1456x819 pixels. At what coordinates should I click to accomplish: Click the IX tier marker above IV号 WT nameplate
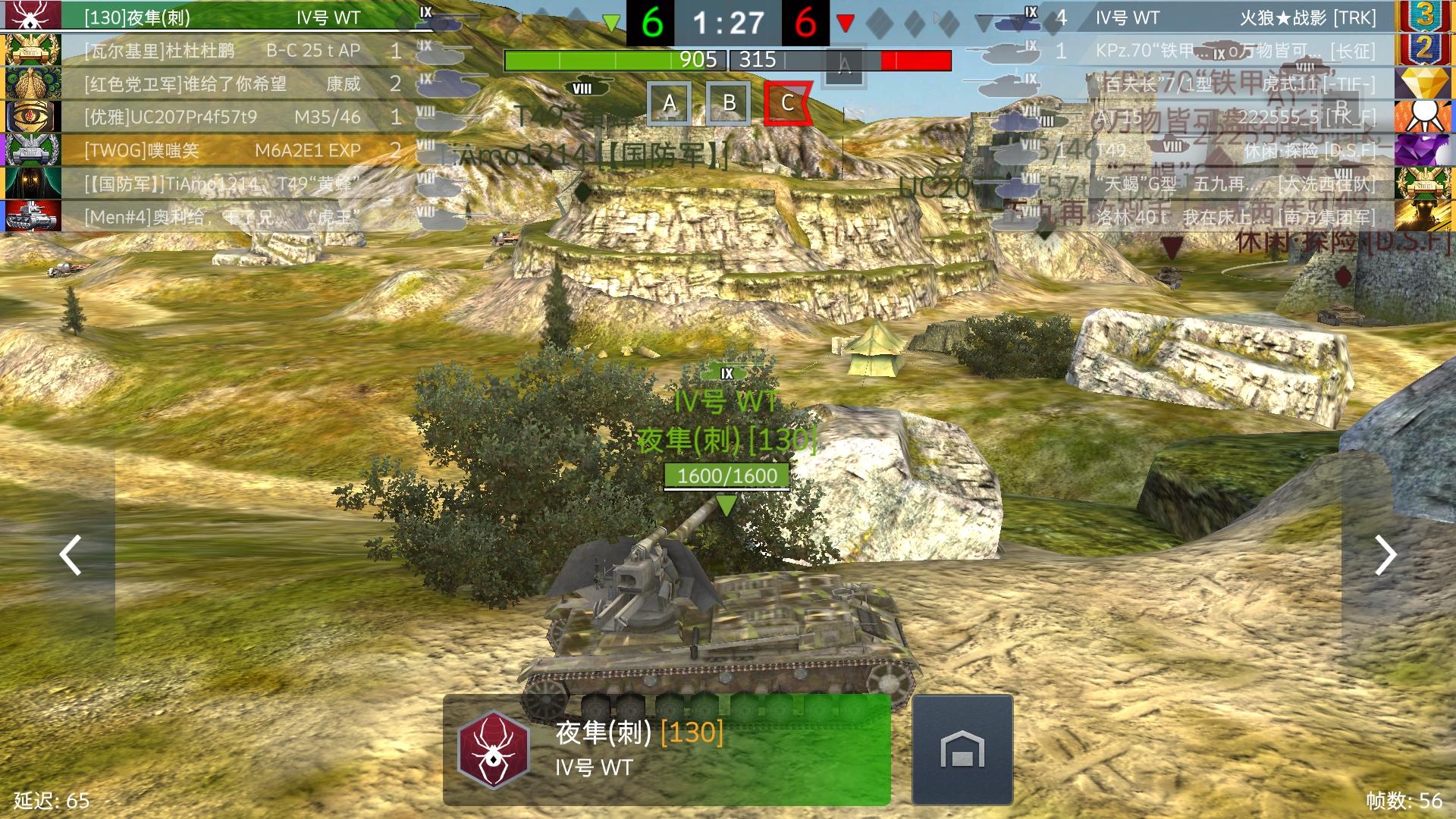click(x=726, y=372)
